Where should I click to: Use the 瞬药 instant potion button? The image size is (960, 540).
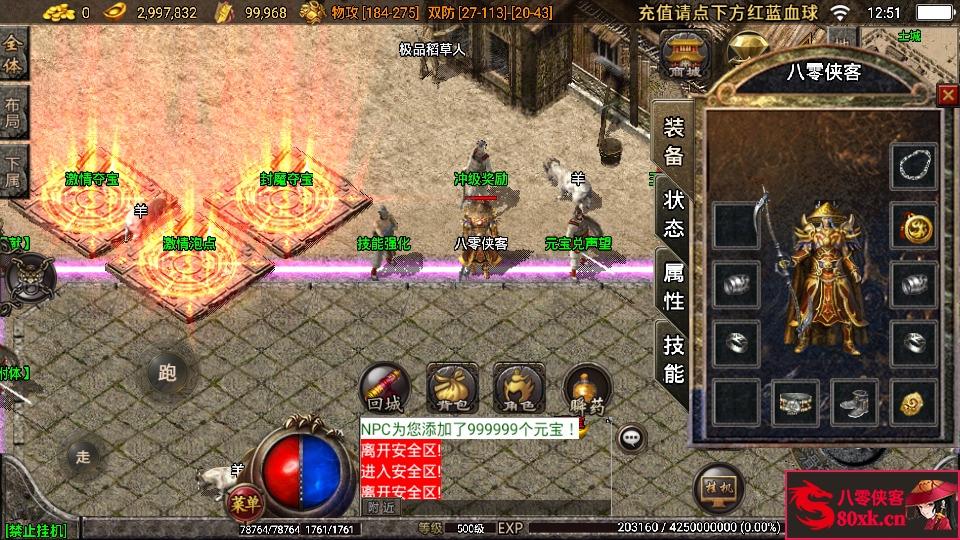point(587,389)
